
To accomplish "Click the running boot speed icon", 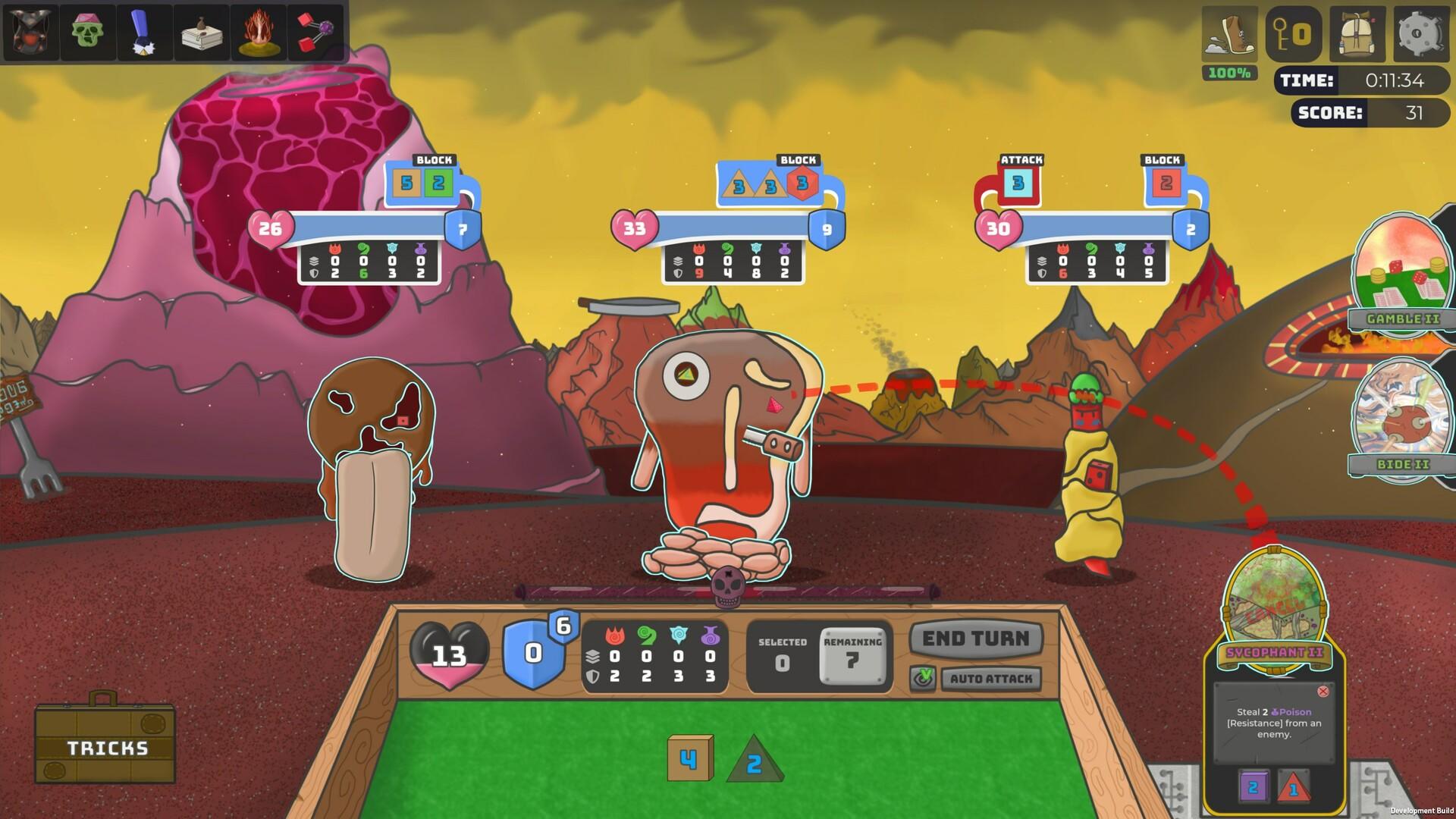I will click(x=1228, y=34).
